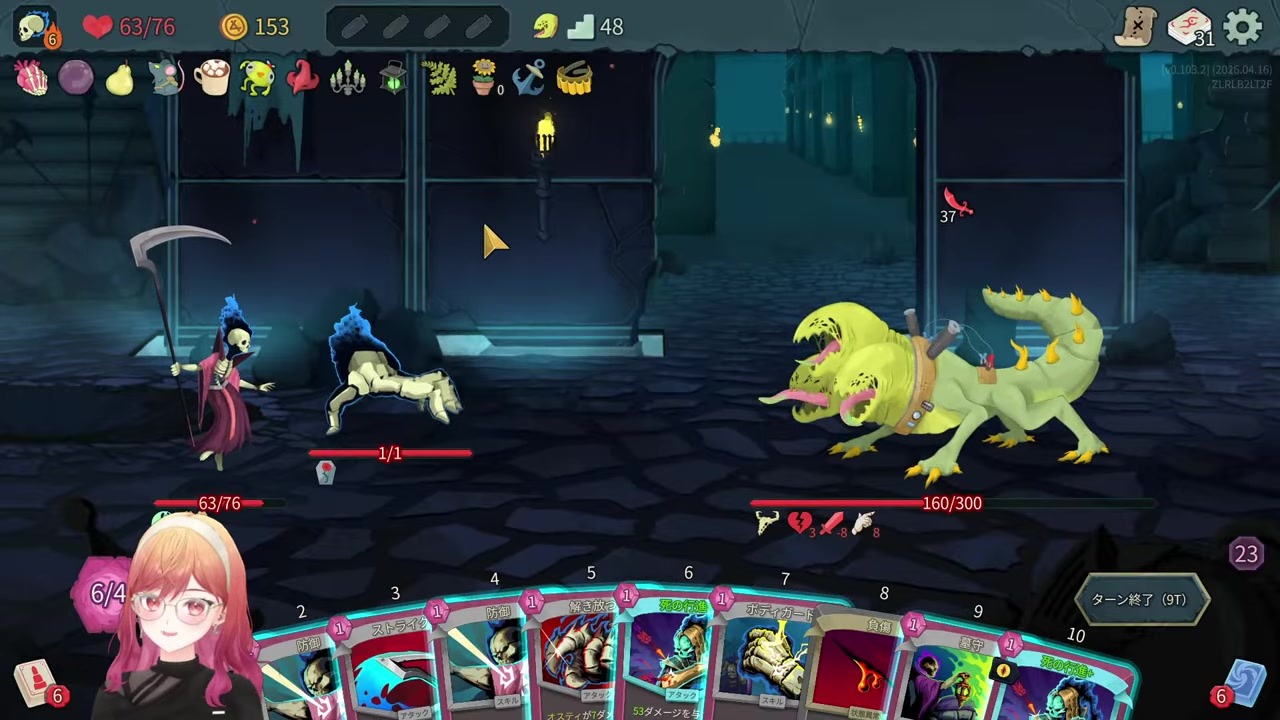Inspect the hot cocoa mug relic
The height and width of the screenshot is (720, 1280).
(211, 78)
